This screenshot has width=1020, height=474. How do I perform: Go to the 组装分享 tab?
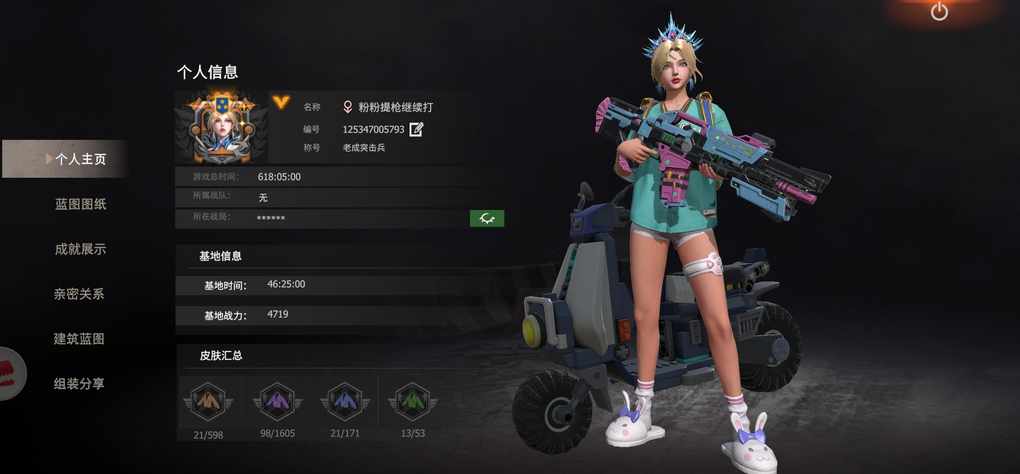(x=79, y=383)
